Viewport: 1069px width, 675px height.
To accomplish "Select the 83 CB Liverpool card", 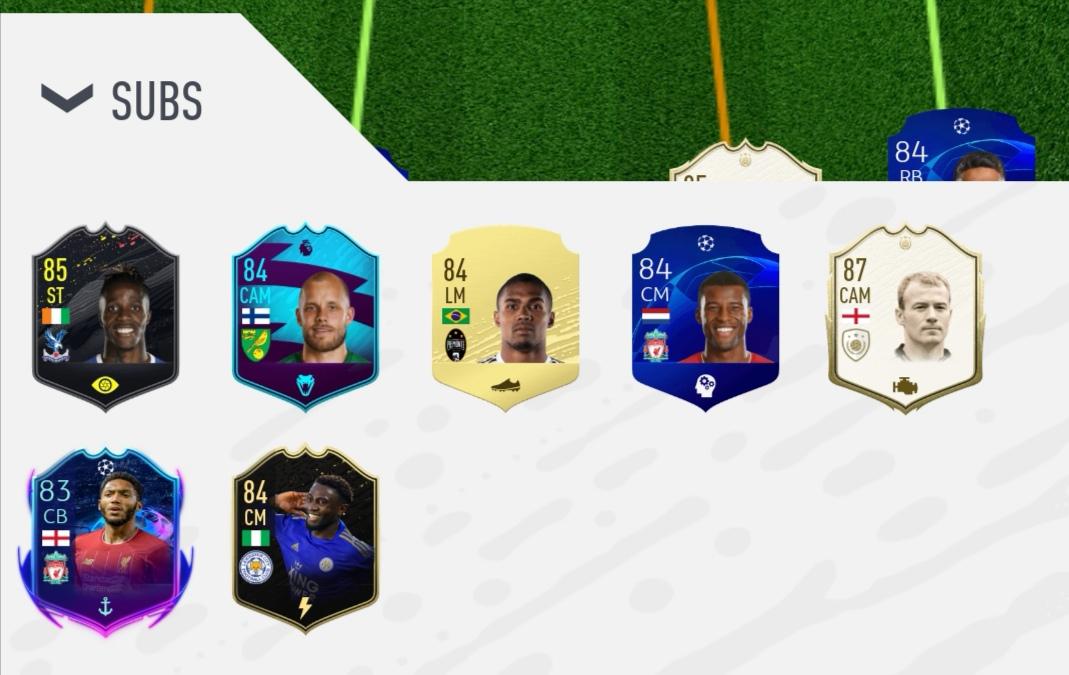I will click(x=105, y=540).
